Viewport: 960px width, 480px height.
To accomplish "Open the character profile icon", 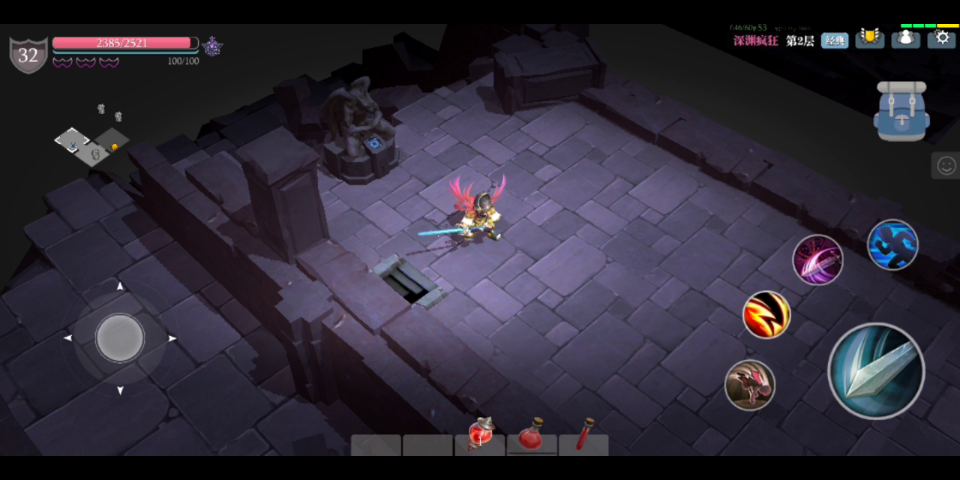I will click(906, 39).
